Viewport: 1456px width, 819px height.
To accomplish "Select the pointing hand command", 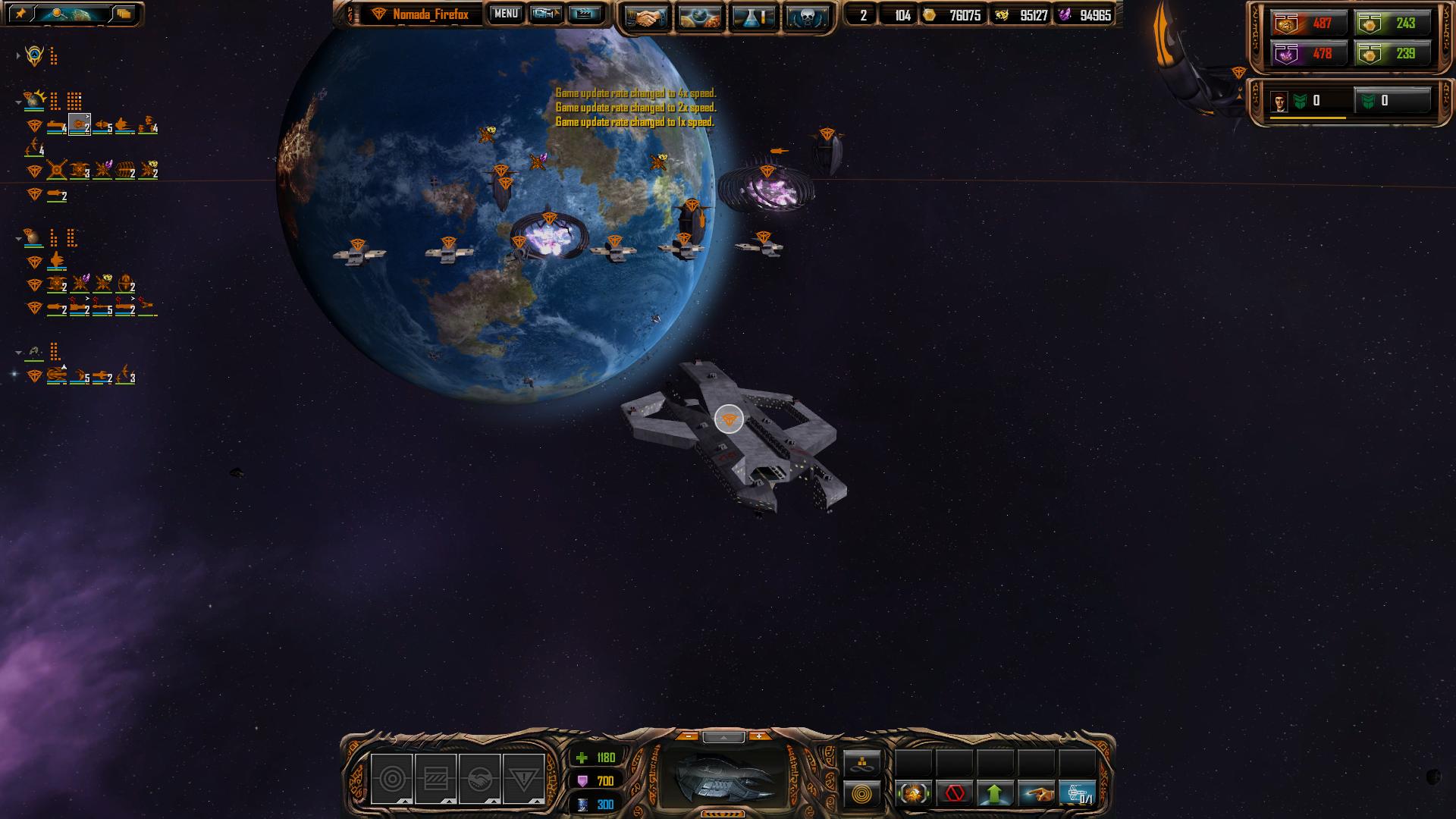I will 1036,793.
